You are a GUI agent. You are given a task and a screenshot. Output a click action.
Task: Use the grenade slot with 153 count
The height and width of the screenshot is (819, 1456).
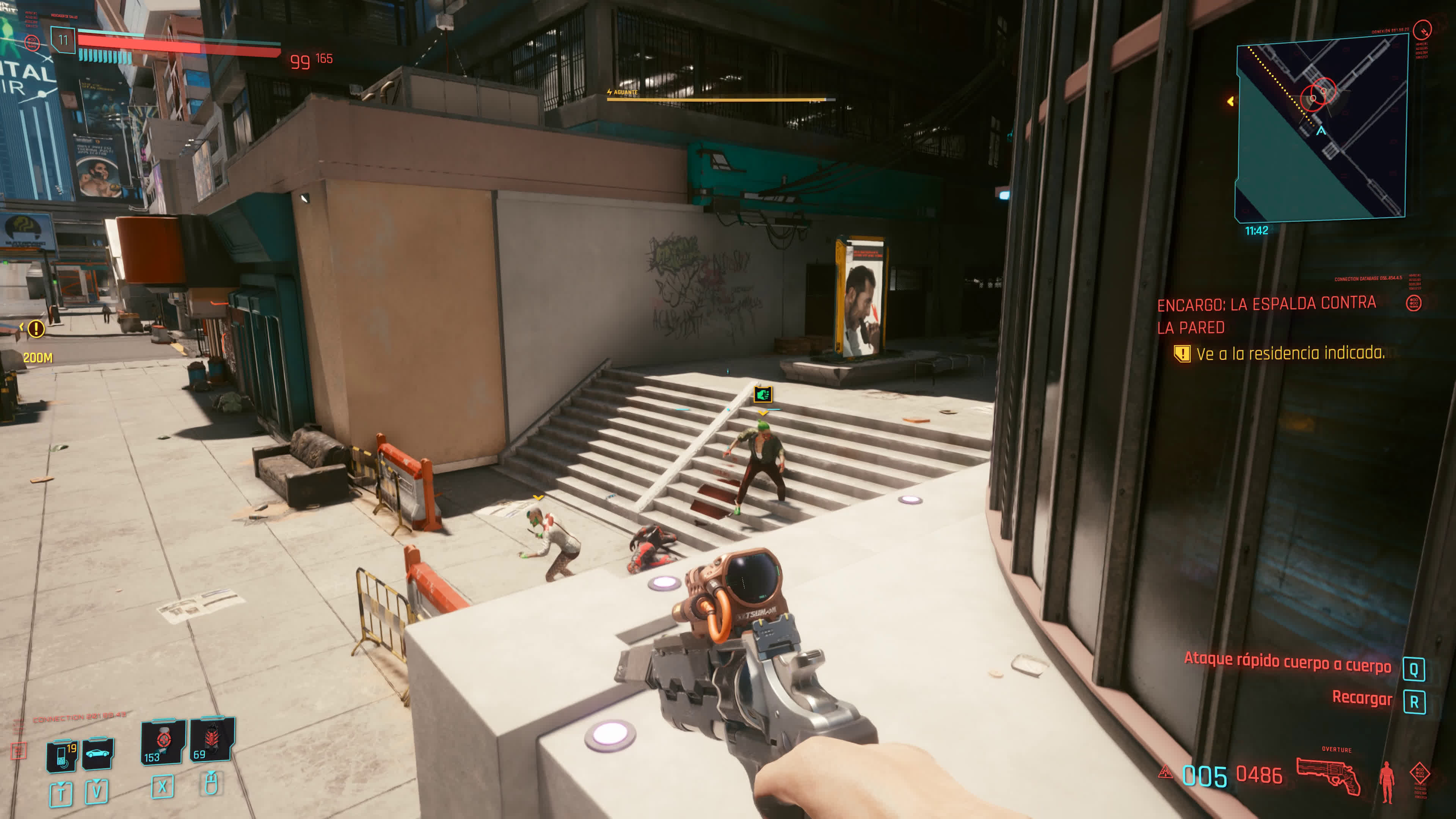pyautogui.click(x=163, y=742)
